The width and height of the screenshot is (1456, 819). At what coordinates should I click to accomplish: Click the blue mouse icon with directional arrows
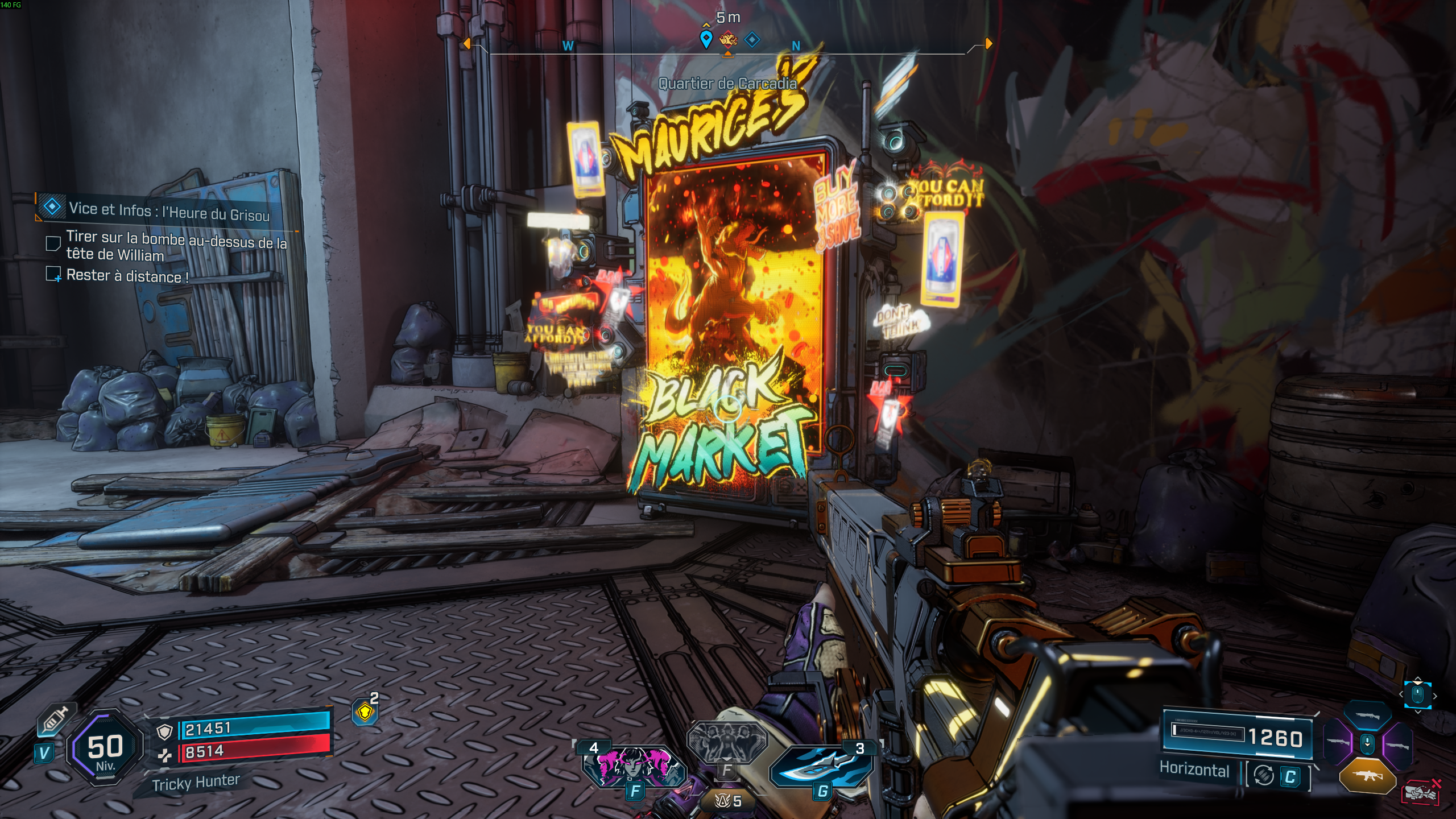click(1417, 695)
